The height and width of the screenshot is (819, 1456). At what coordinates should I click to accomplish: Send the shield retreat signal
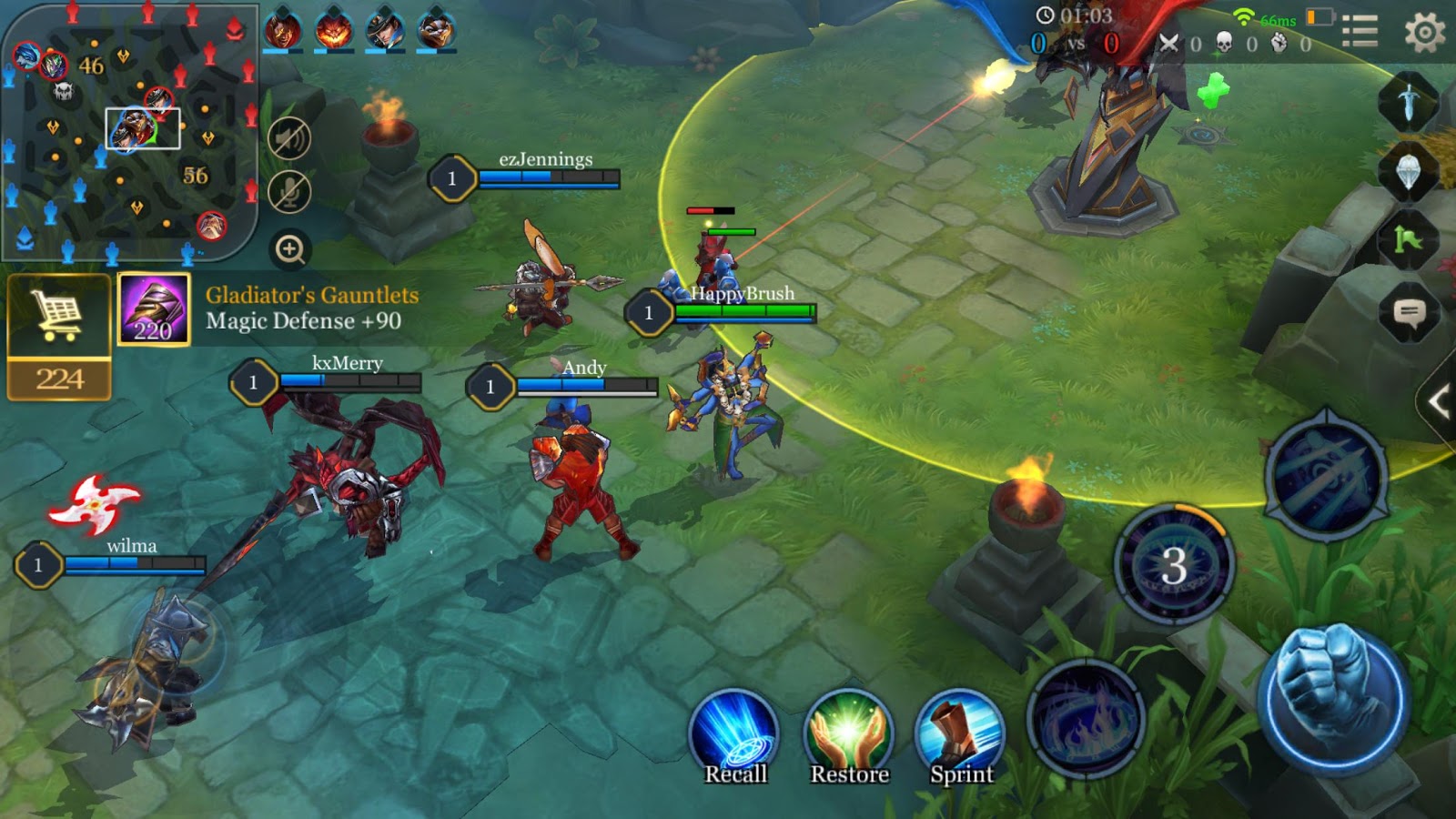click(x=1408, y=171)
